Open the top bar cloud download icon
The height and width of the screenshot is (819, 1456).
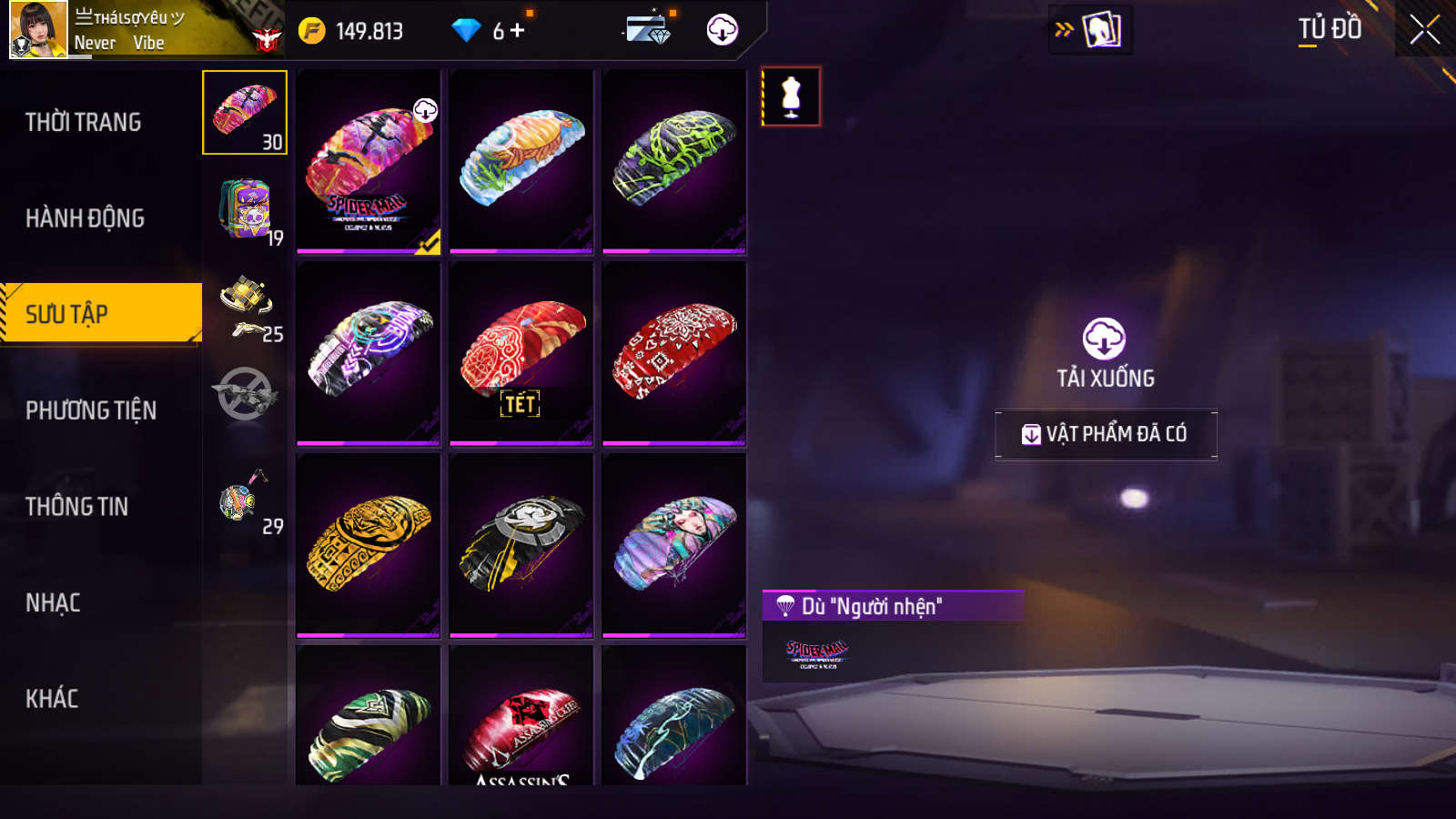pyautogui.click(x=722, y=30)
